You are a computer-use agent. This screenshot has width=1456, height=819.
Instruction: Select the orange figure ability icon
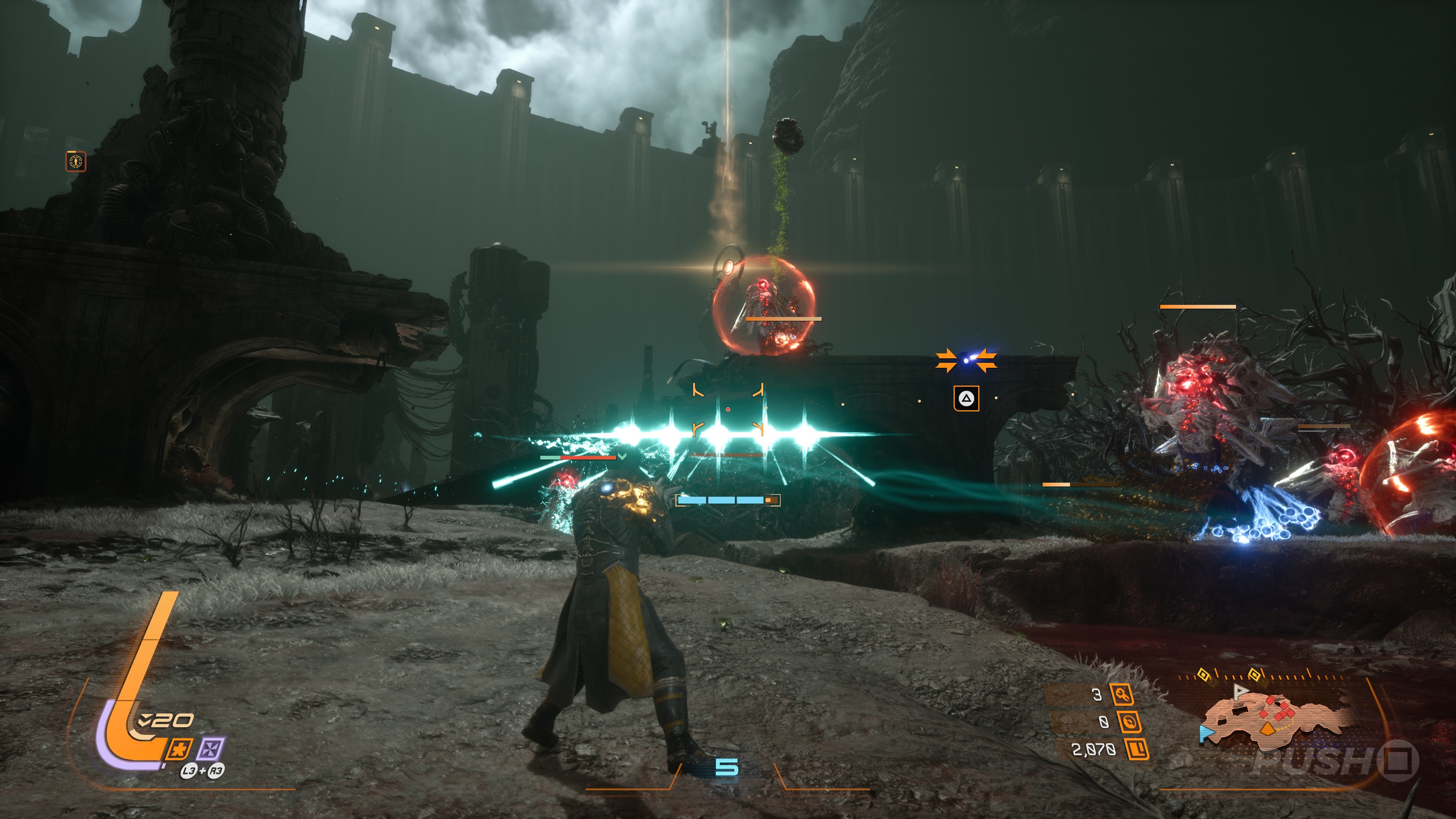180,750
